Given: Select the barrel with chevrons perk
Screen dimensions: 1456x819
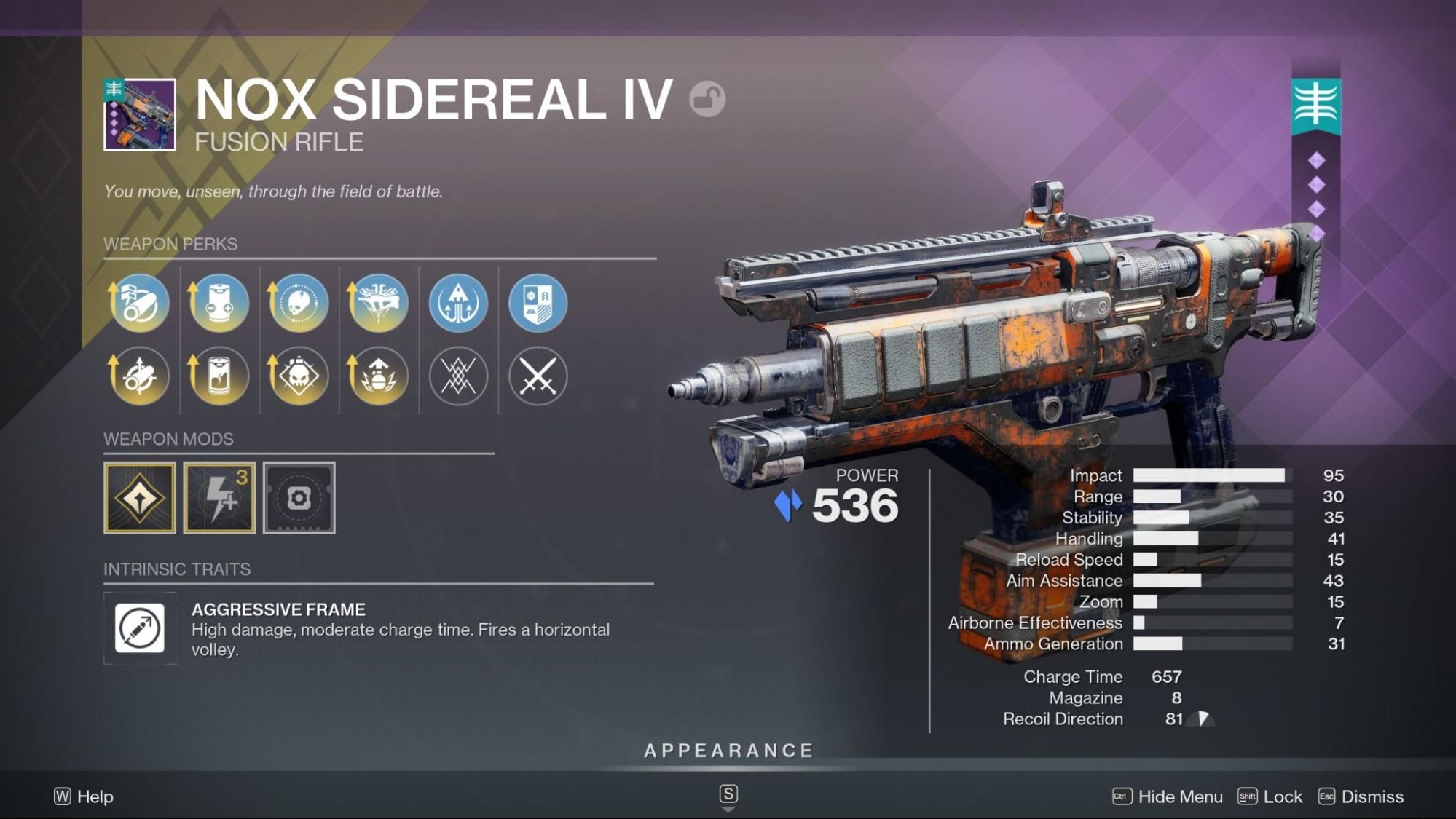Looking at the screenshot, I should click(139, 303).
